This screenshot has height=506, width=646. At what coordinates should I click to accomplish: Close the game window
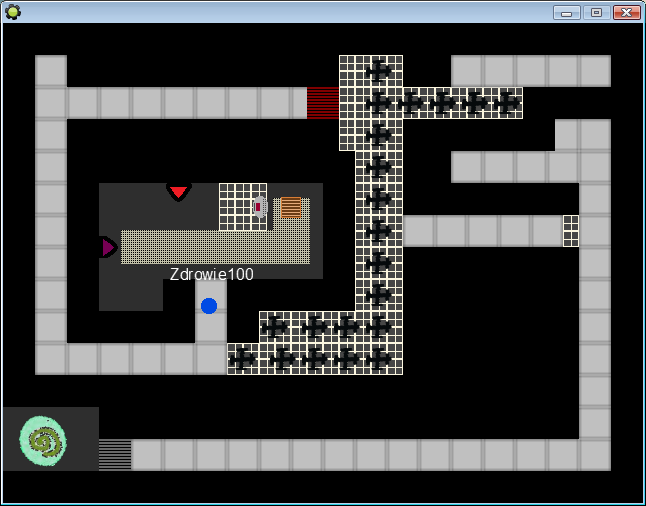(x=627, y=12)
